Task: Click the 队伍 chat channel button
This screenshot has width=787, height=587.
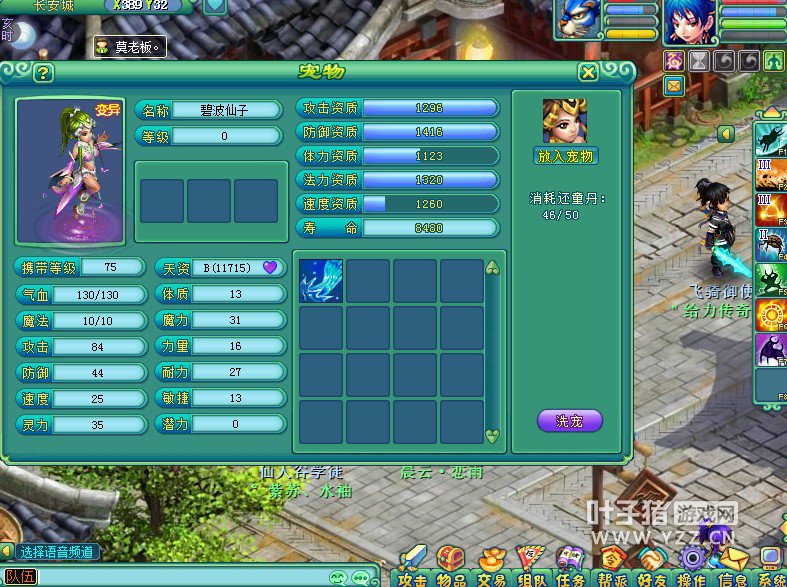Action: click(x=20, y=576)
